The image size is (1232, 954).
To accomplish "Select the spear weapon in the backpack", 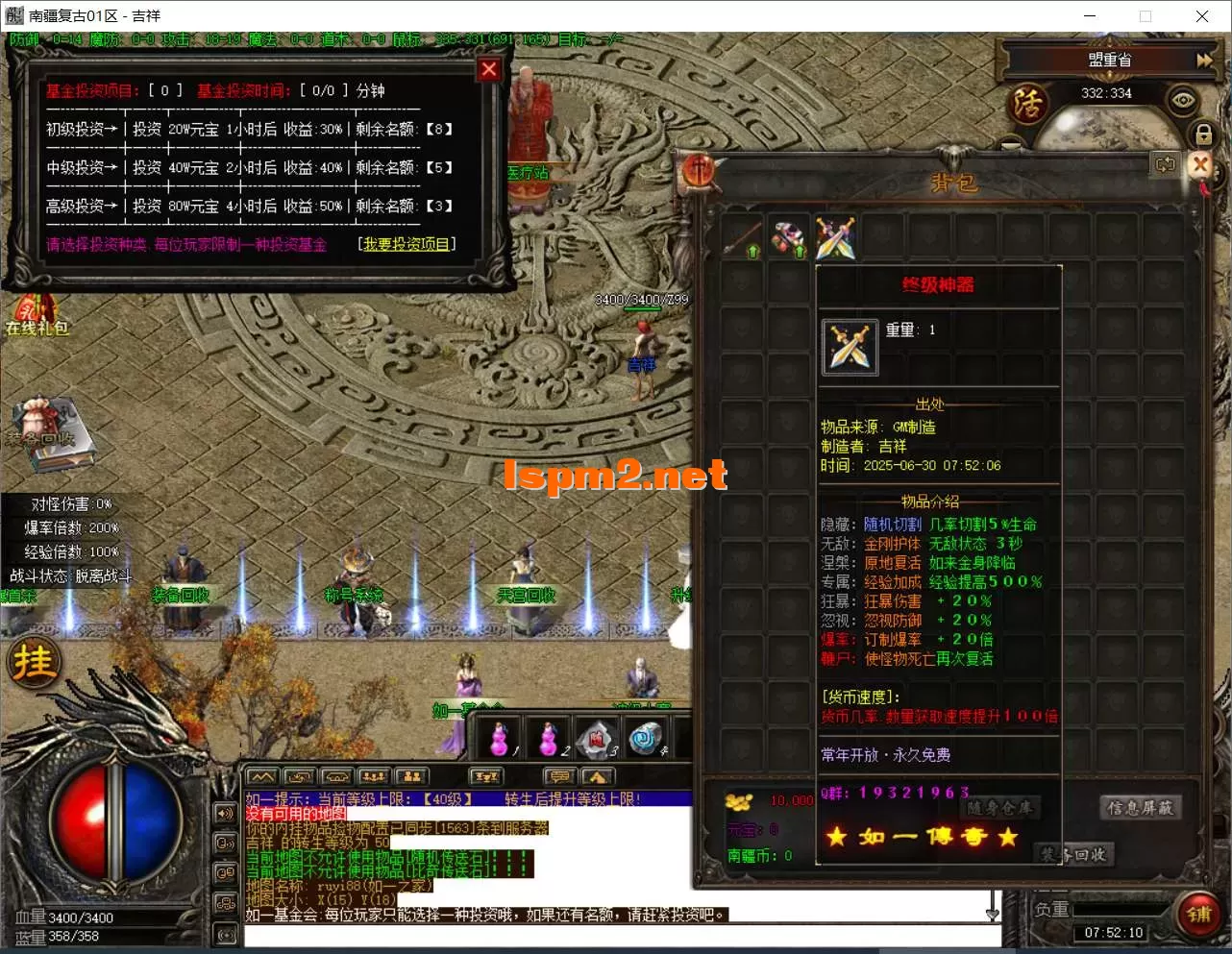I will [x=743, y=238].
